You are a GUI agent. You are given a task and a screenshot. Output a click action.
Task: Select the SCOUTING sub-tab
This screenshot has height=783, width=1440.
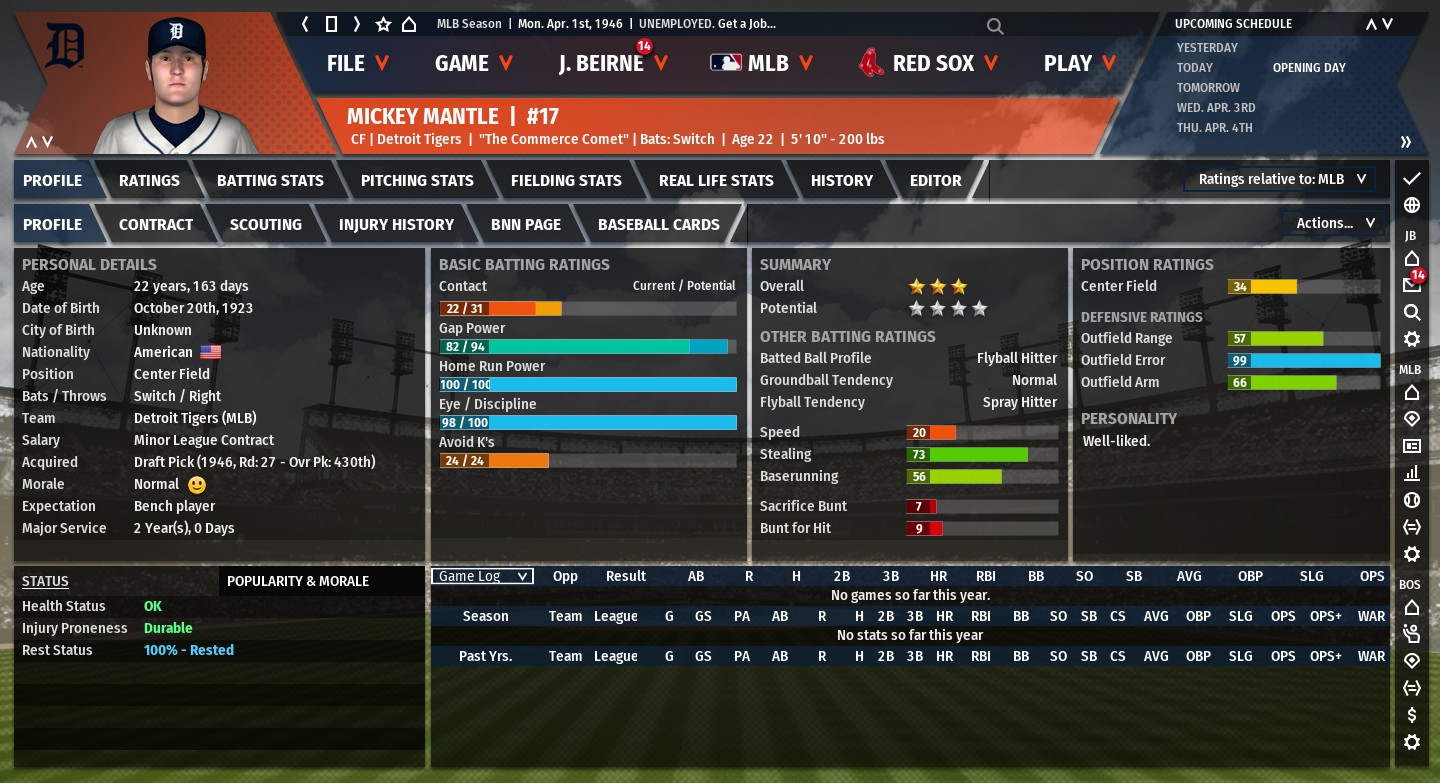point(265,225)
